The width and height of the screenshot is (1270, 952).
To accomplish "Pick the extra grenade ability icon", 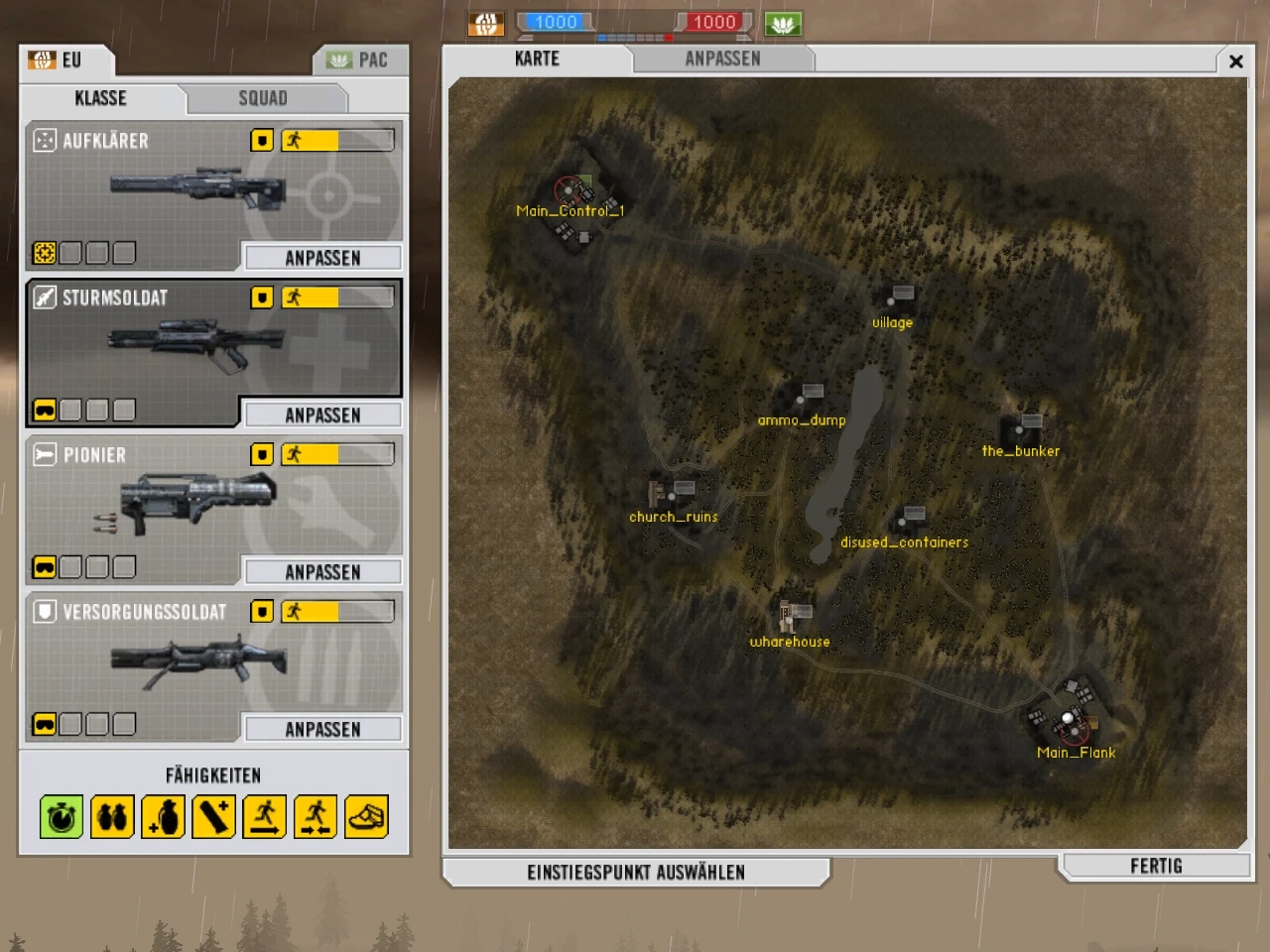I will [x=162, y=816].
